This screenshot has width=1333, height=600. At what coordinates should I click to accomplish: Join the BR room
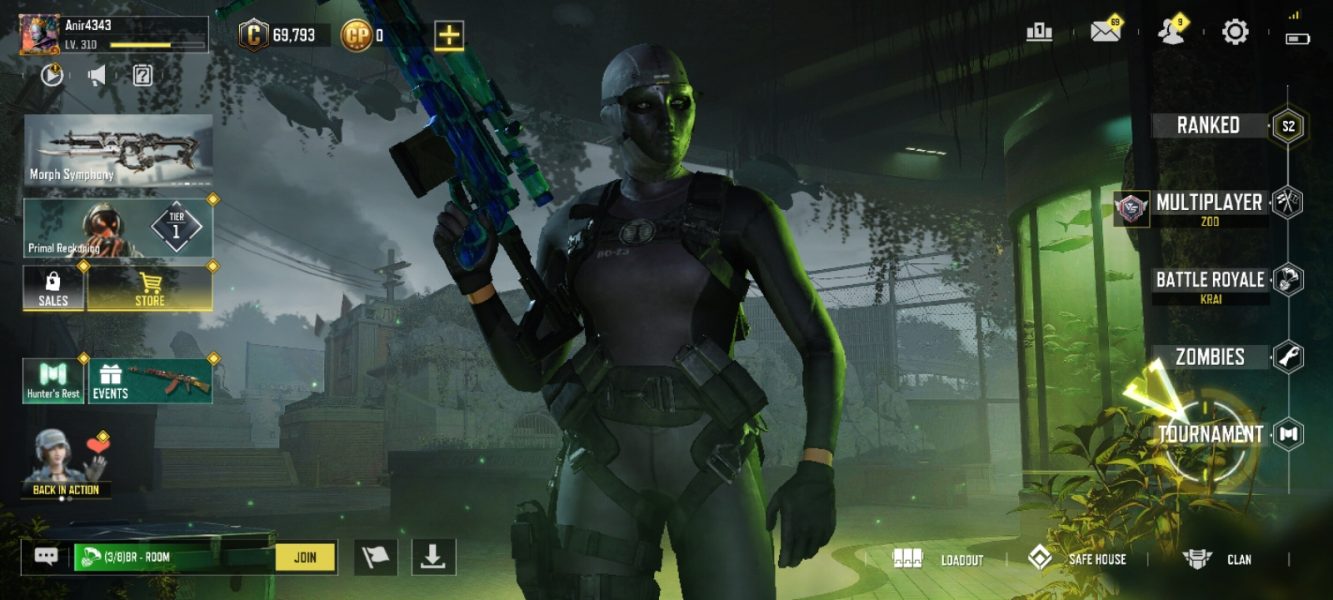305,557
